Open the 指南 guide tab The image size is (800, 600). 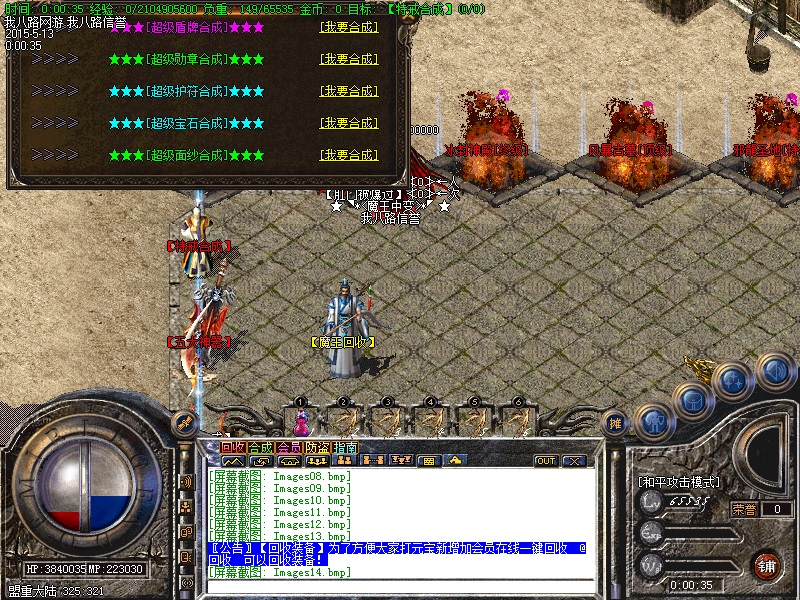click(x=345, y=447)
